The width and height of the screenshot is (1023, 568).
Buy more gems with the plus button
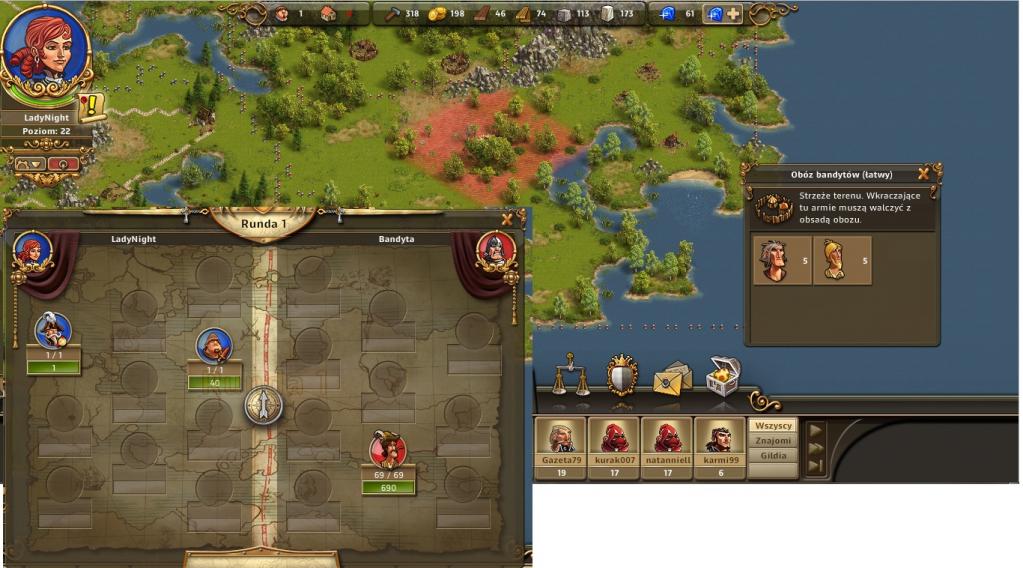click(734, 14)
